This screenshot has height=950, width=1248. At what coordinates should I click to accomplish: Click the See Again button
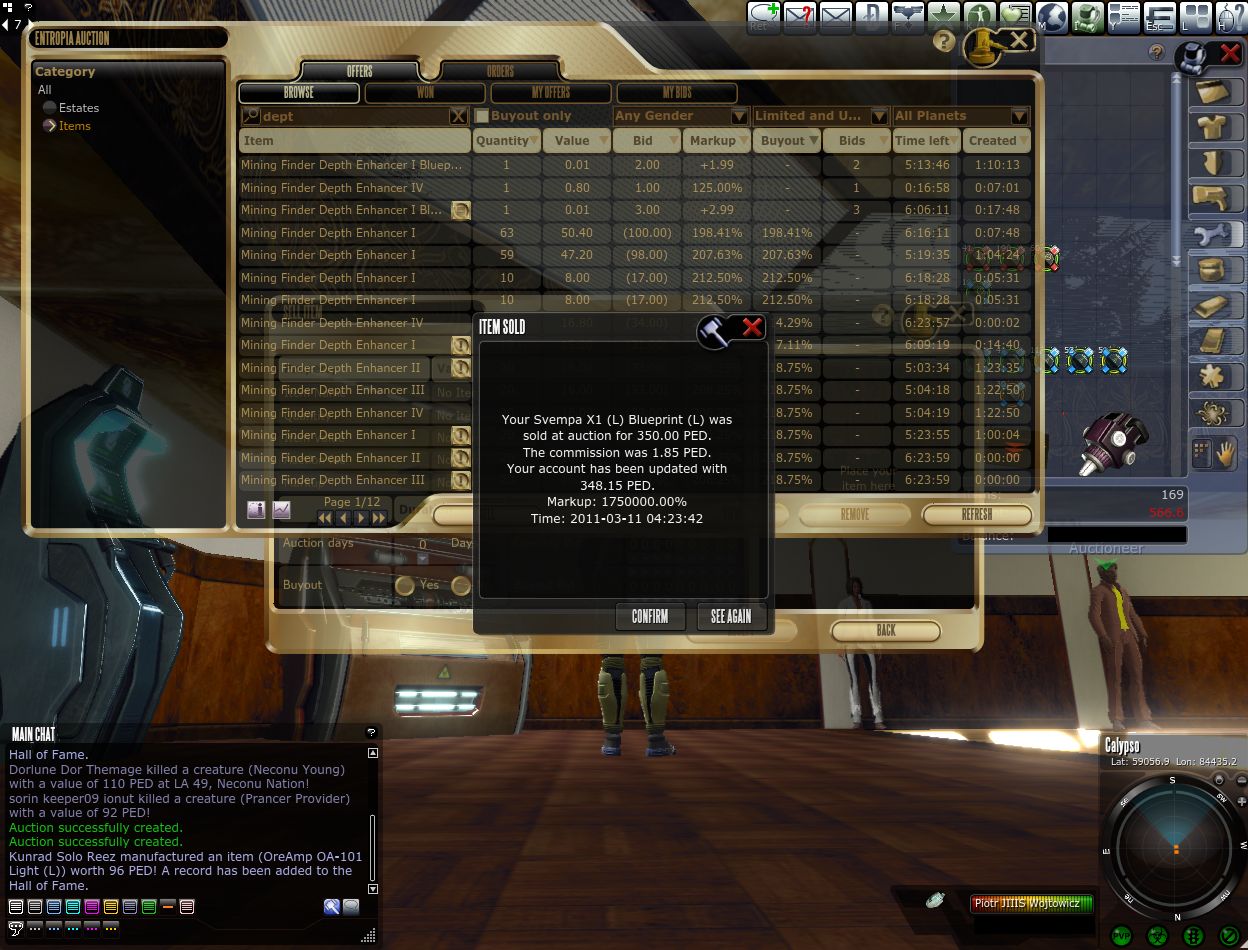tap(731, 617)
